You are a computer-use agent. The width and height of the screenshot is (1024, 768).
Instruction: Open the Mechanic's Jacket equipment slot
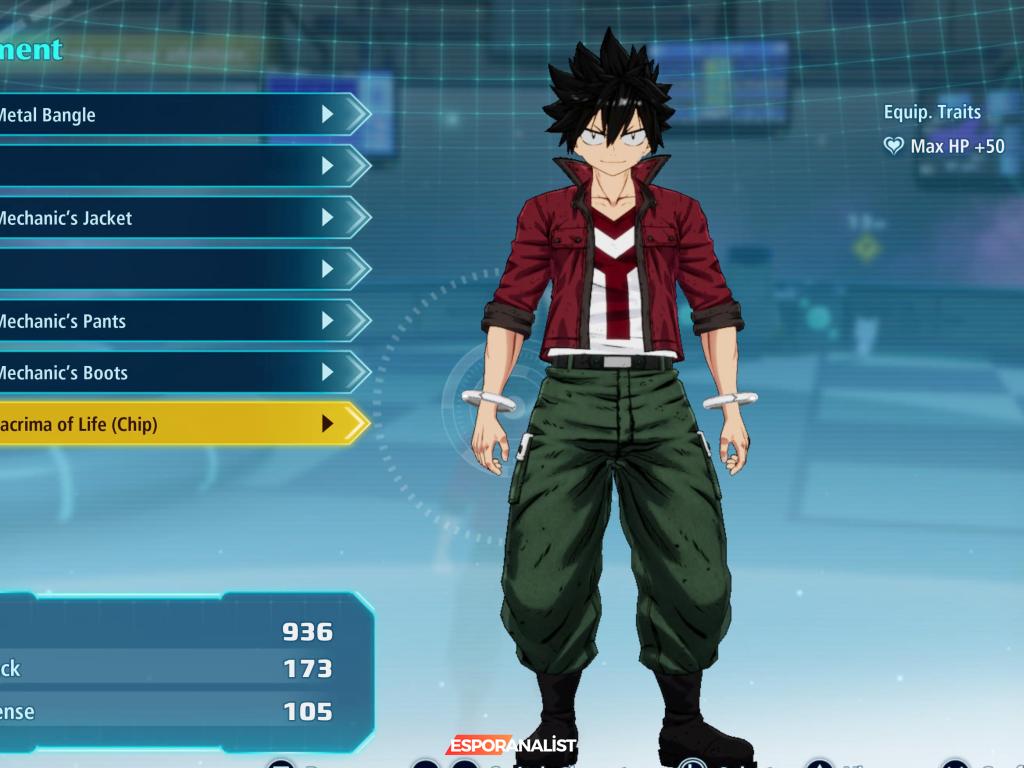pos(170,218)
